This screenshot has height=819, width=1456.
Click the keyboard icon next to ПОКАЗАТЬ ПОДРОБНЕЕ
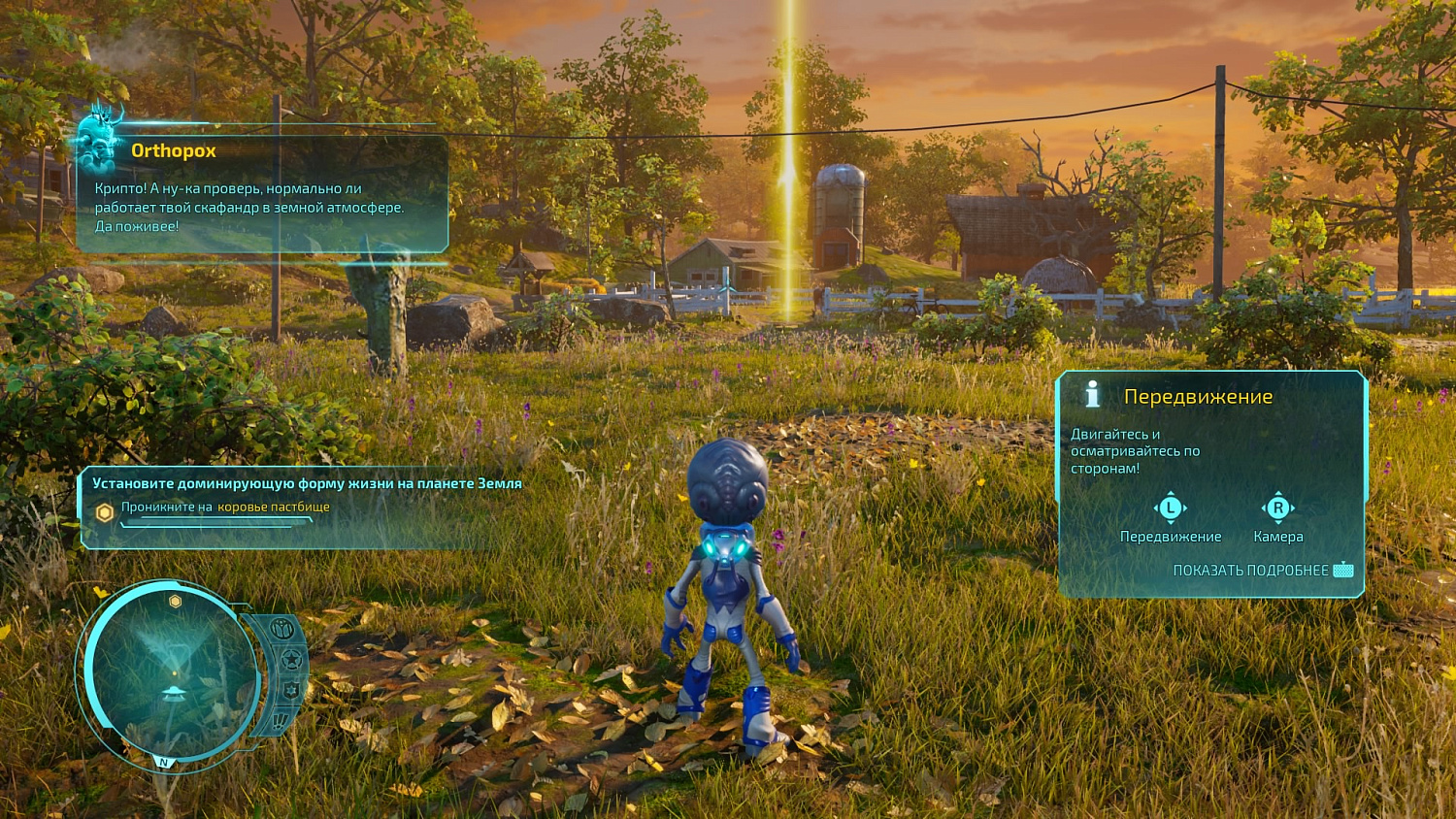(1344, 571)
